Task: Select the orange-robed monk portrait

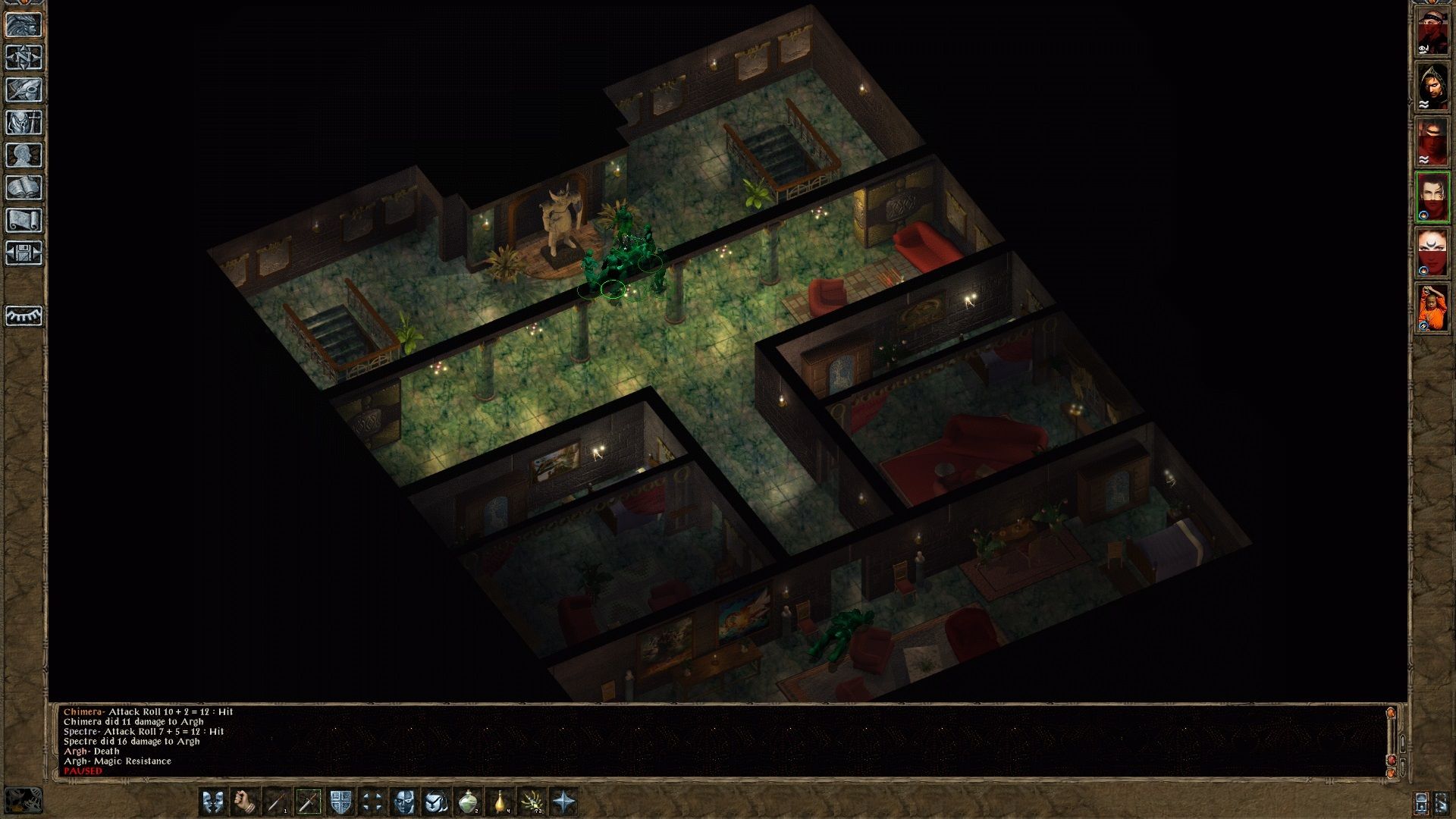Action: click(x=1432, y=308)
